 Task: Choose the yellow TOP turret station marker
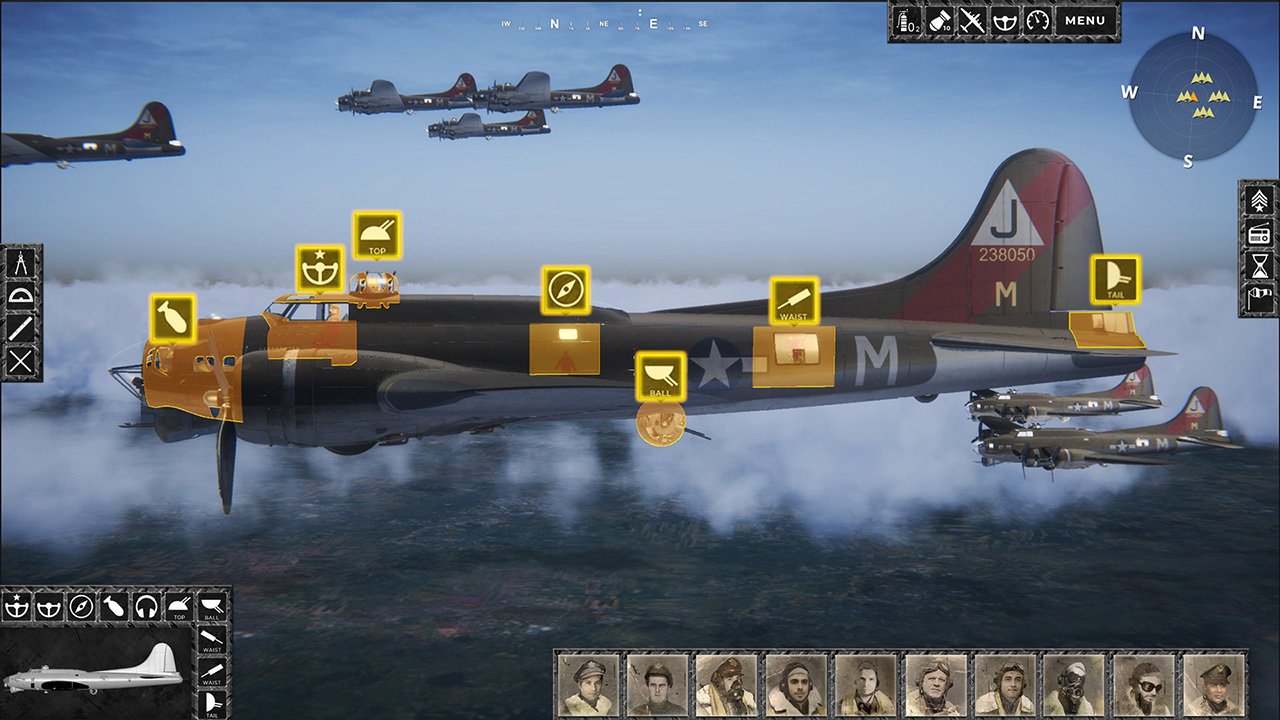click(x=377, y=236)
